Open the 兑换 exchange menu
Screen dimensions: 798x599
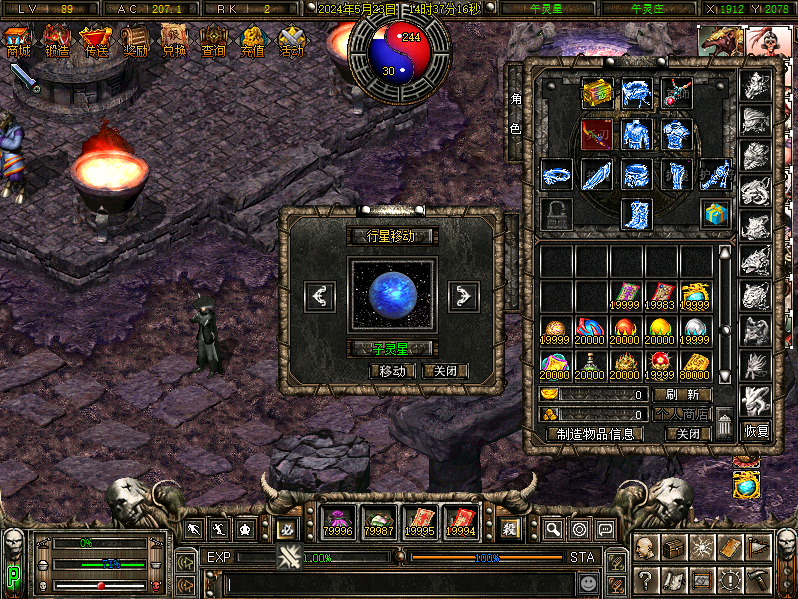point(174,42)
